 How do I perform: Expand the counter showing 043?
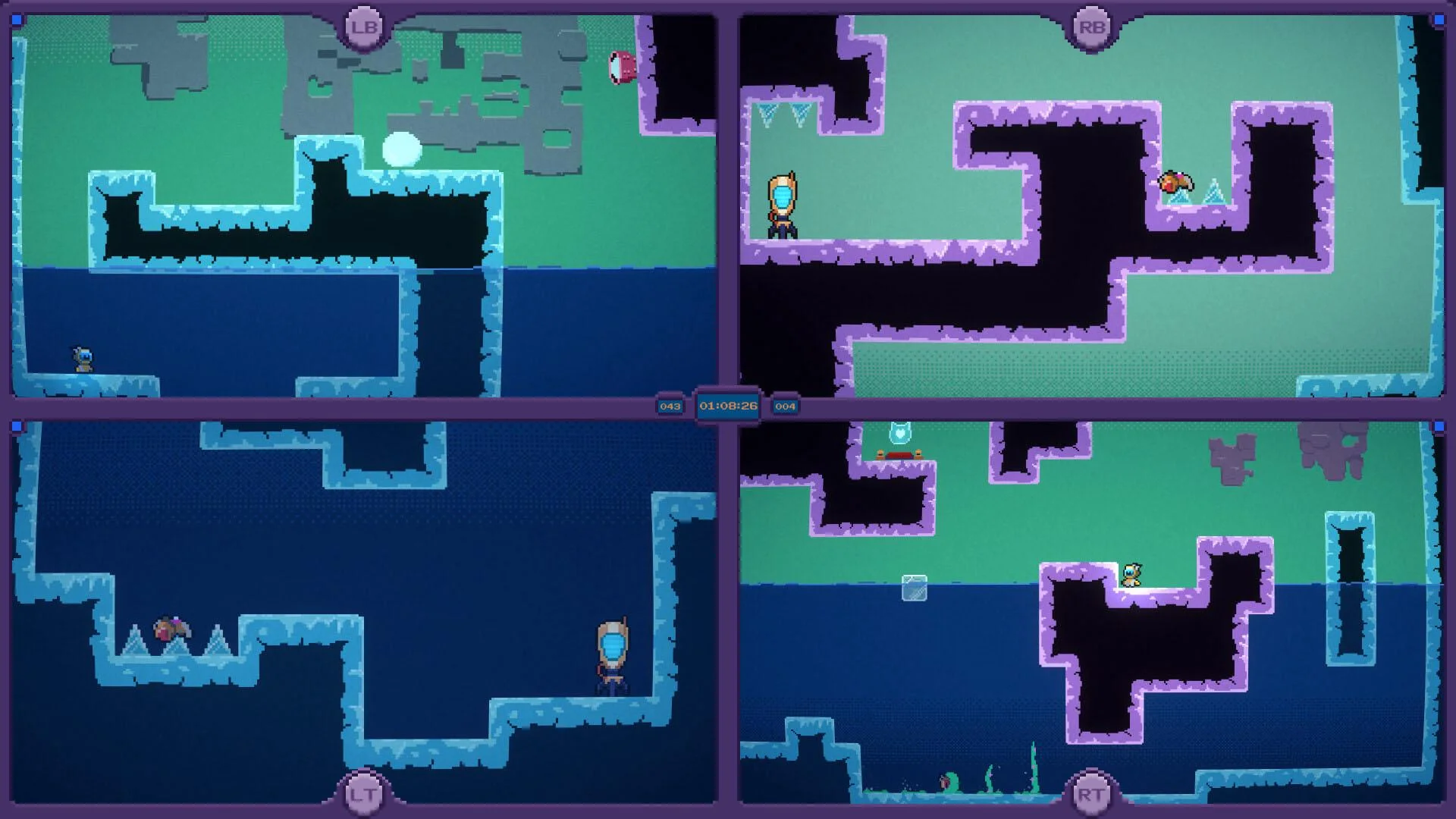tap(670, 406)
